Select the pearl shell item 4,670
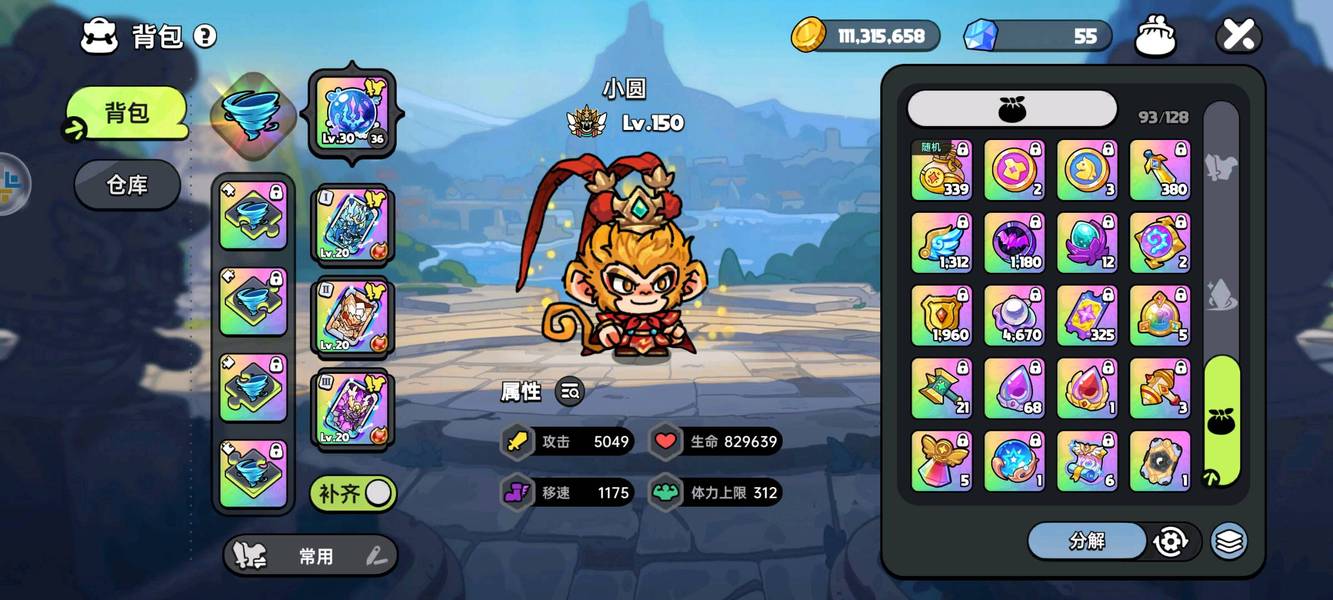Image resolution: width=1333 pixels, height=600 pixels. coord(1015,315)
